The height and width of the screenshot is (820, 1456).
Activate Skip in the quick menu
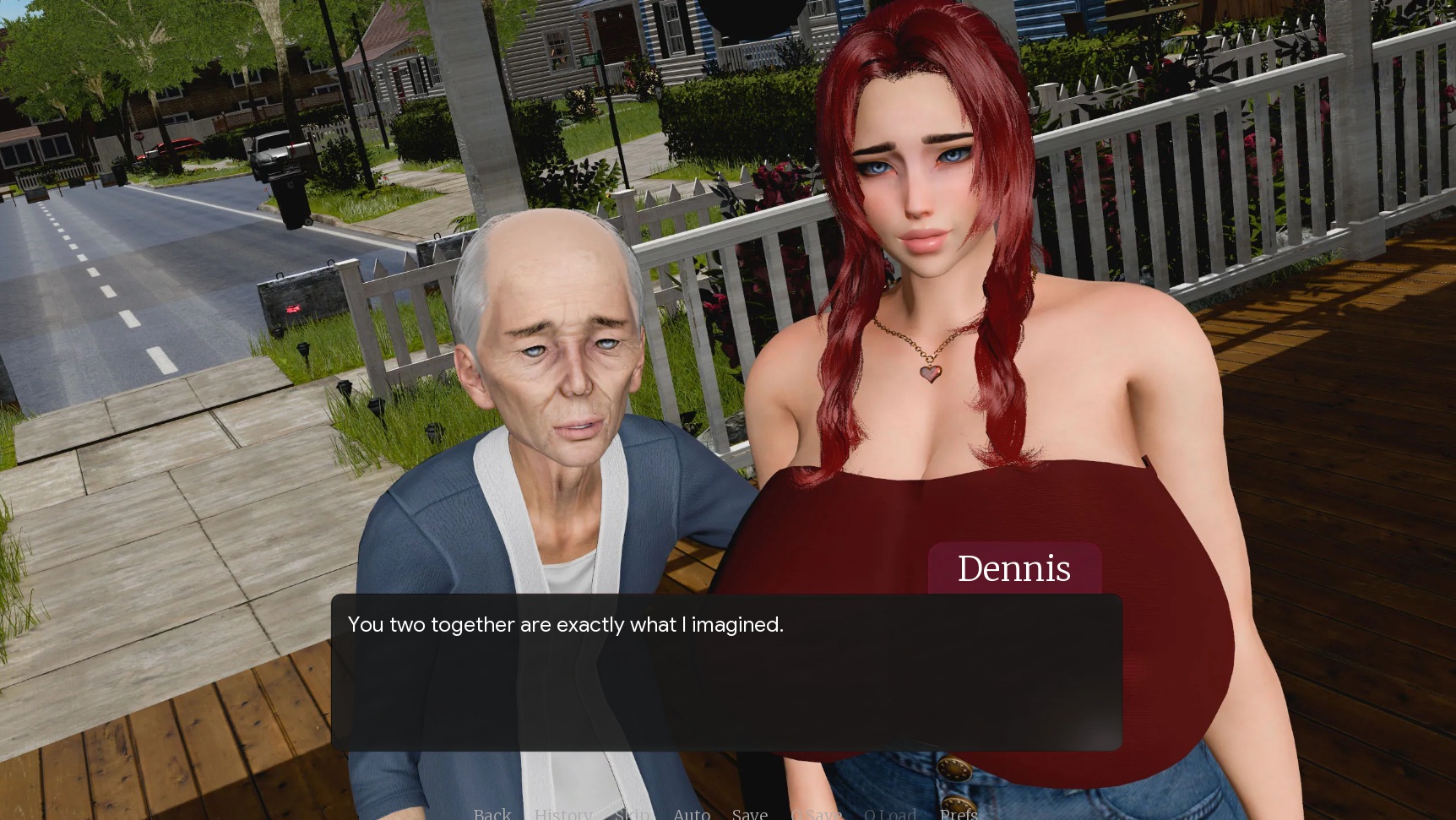tap(633, 813)
